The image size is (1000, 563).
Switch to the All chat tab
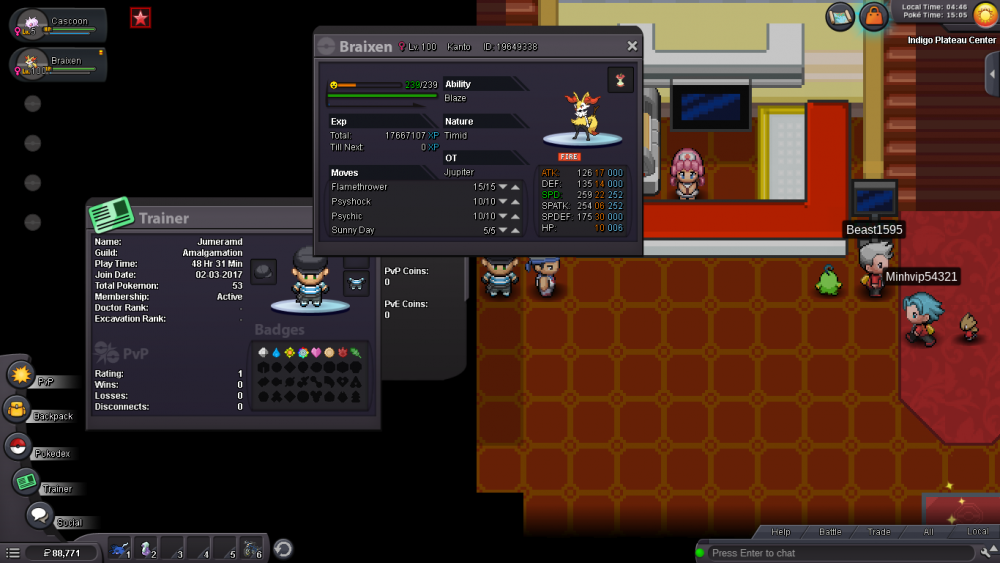pos(929,532)
